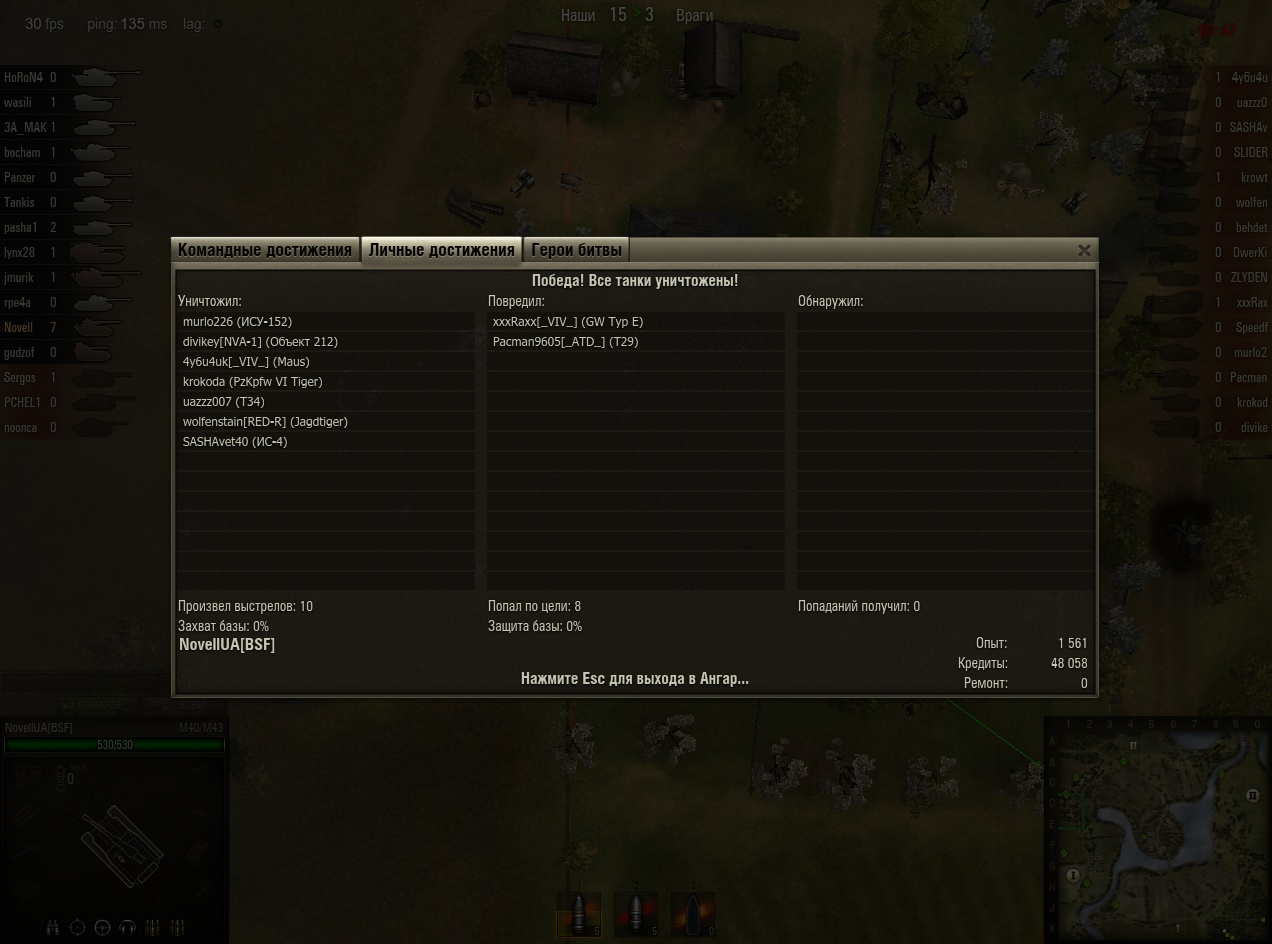Image resolution: width=1272 pixels, height=944 pixels.
Task: Choose ZLYDEN in the enemy team list
Action: click(x=1249, y=278)
